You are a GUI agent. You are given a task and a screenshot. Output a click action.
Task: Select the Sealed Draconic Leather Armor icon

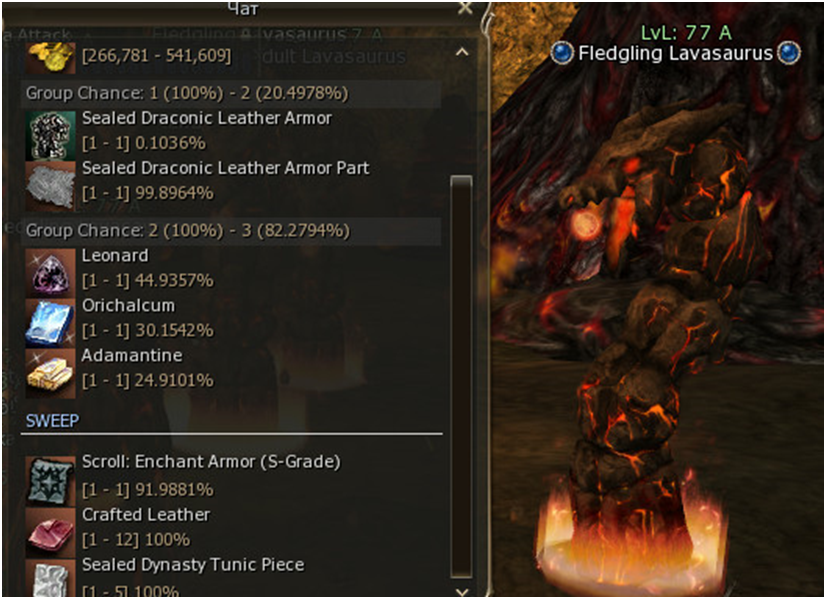pos(49,134)
